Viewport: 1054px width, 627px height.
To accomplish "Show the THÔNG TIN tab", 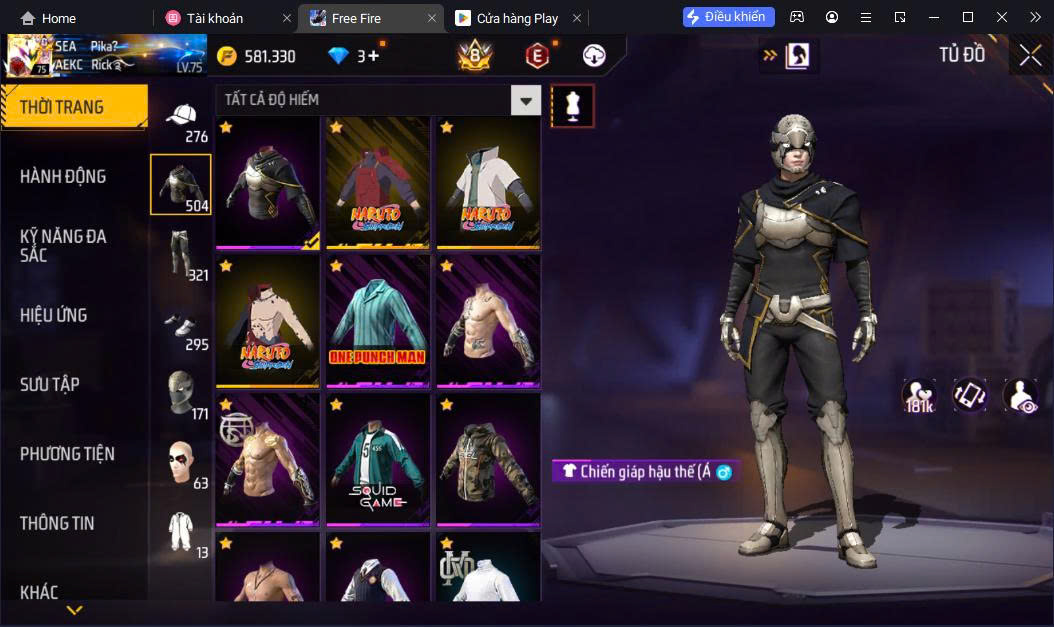I will click(x=57, y=523).
